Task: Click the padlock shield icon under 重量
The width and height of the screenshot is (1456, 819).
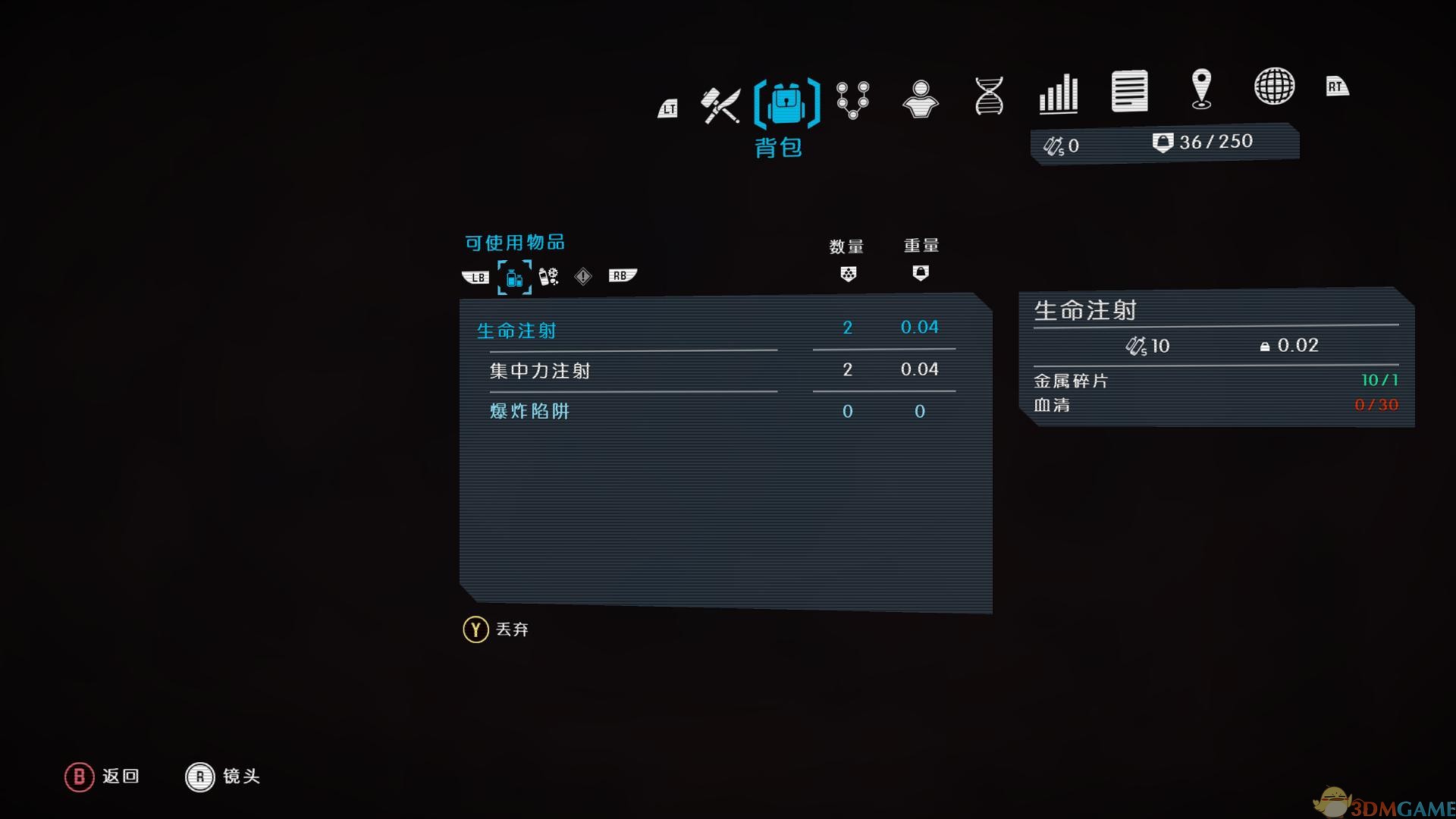Action: (920, 274)
